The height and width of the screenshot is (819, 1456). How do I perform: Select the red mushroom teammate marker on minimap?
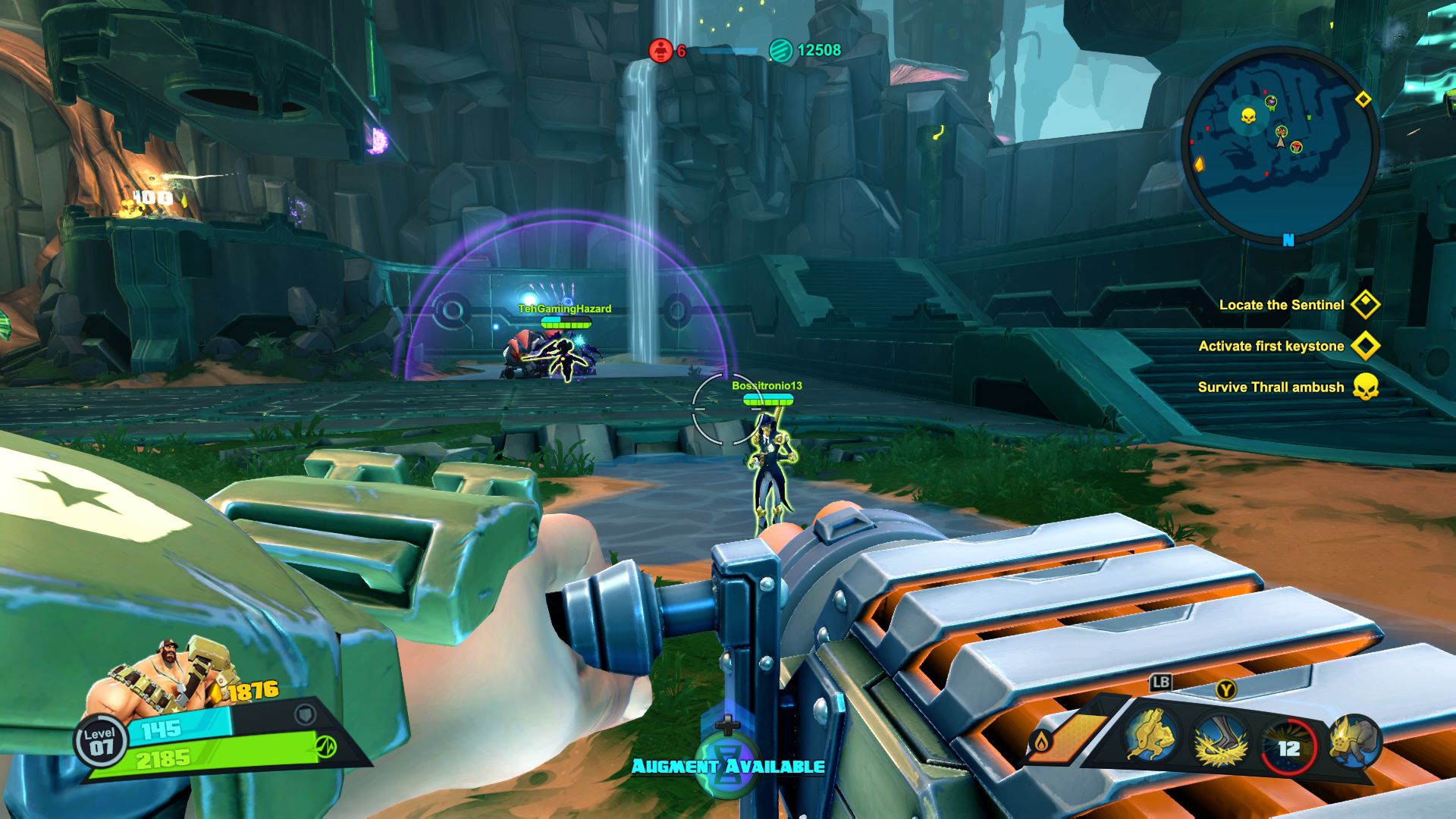[1298, 146]
